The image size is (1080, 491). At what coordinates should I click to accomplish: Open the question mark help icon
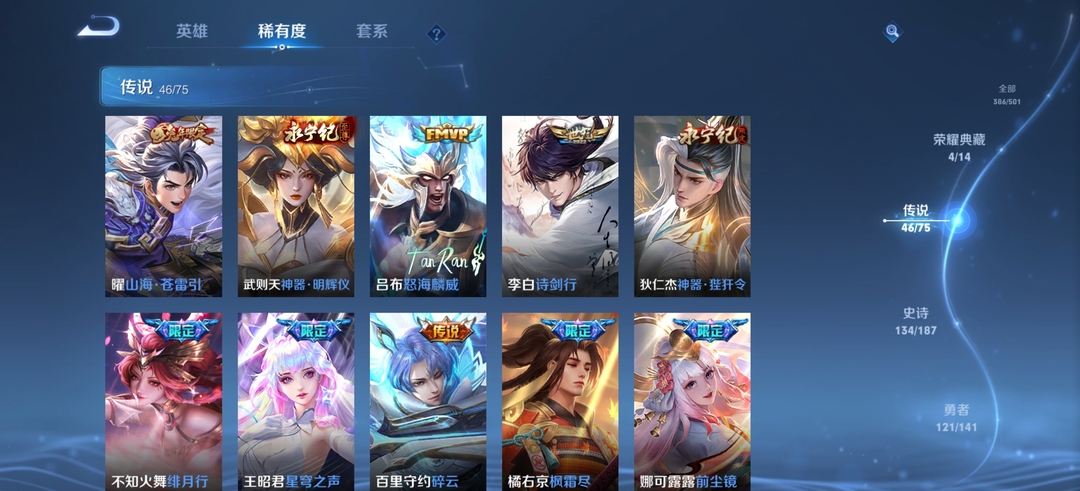436,34
